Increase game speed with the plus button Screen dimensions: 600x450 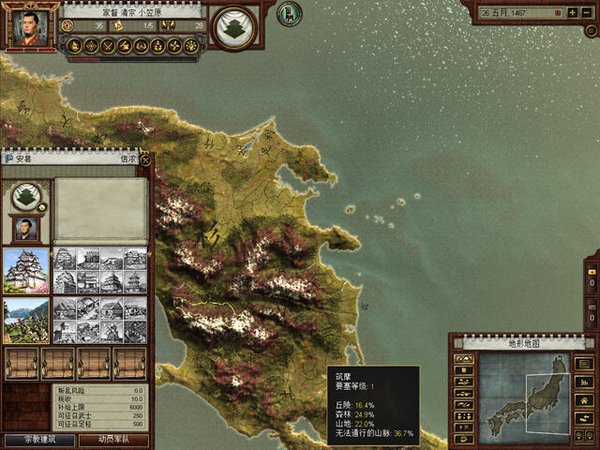point(571,13)
